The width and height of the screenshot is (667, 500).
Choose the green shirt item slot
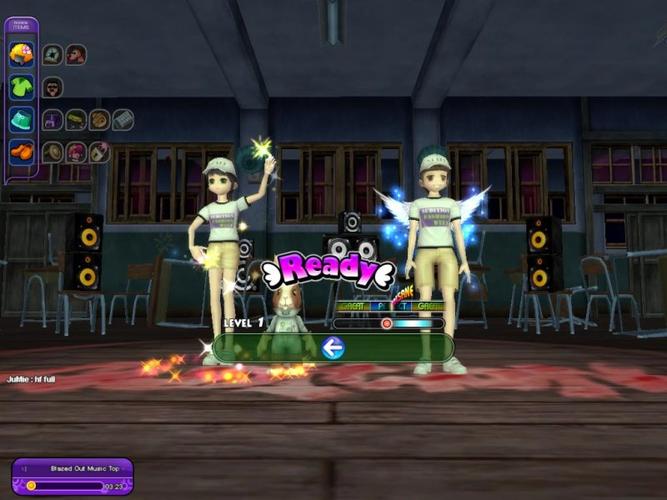pyautogui.click(x=22, y=87)
